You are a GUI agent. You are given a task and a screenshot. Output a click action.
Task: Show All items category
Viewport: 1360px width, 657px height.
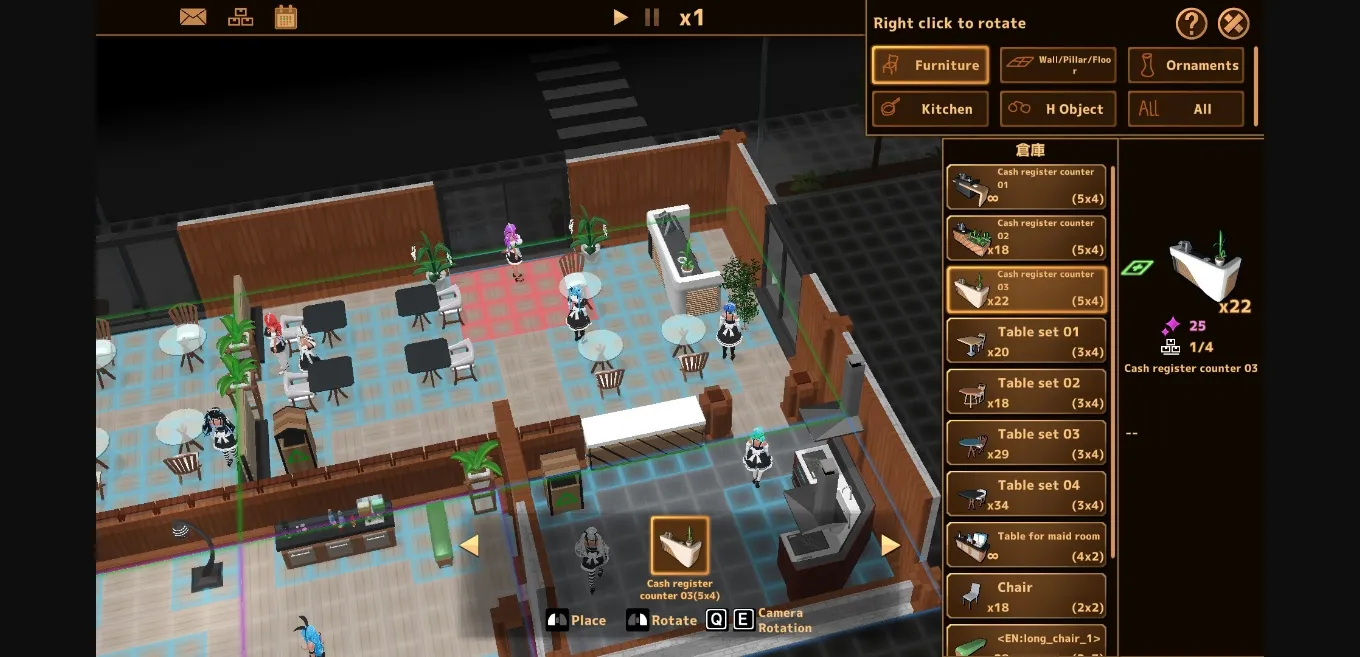1186,109
